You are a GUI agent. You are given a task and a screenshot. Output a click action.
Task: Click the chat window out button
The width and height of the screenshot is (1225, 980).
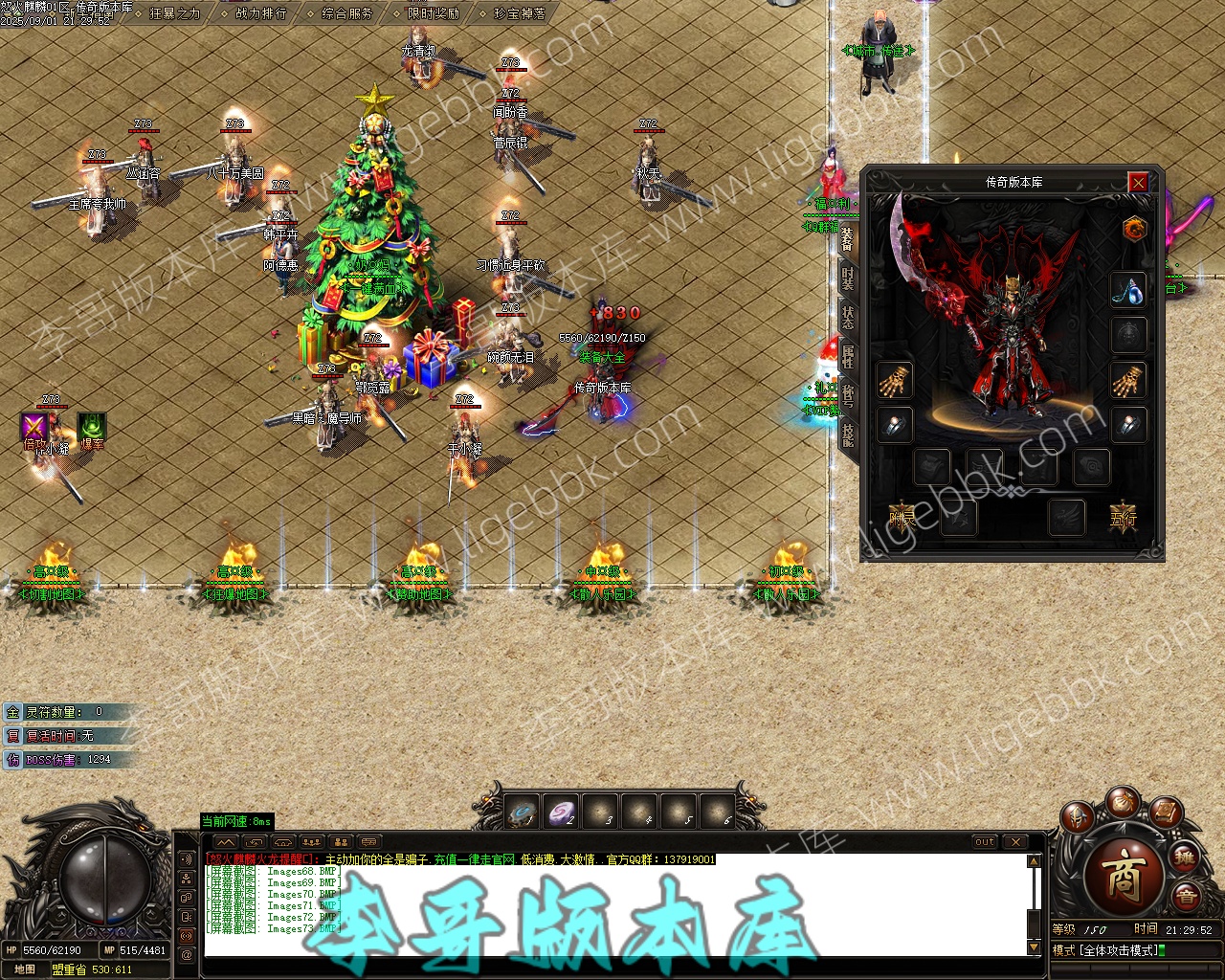click(985, 842)
